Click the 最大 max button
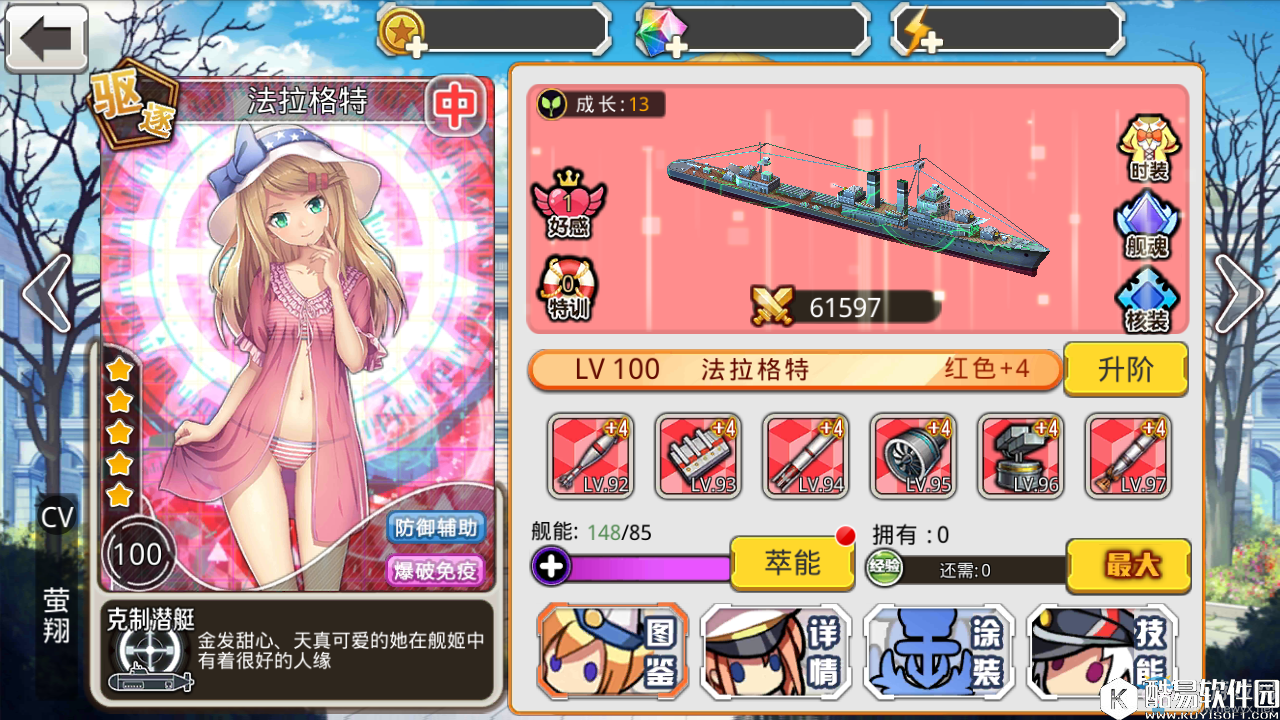This screenshot has height=720, width=1280. pyautogui.click(x=1128, y=566)
